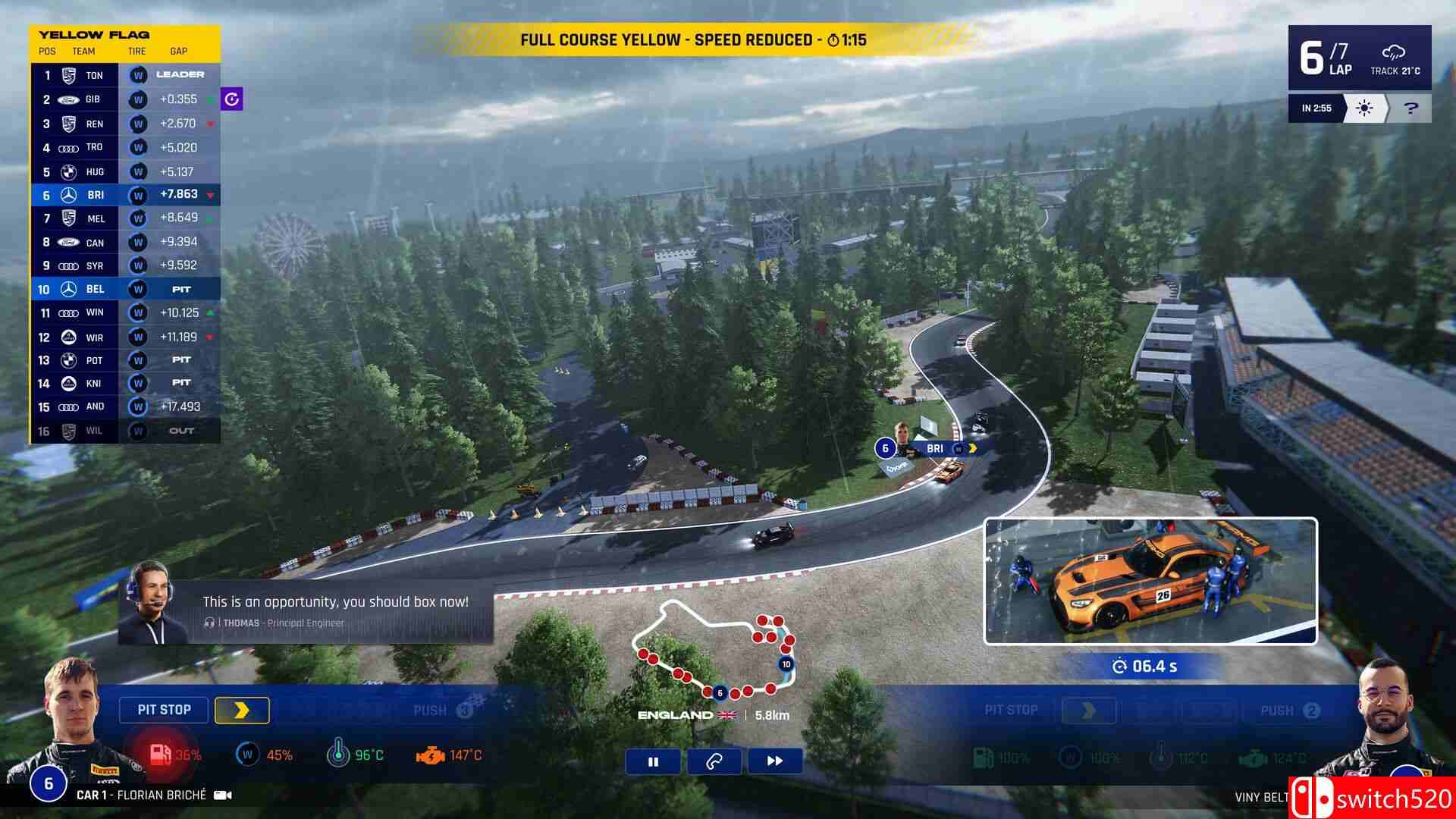Open the purple notification icon next to GIB

coord(231,99)
